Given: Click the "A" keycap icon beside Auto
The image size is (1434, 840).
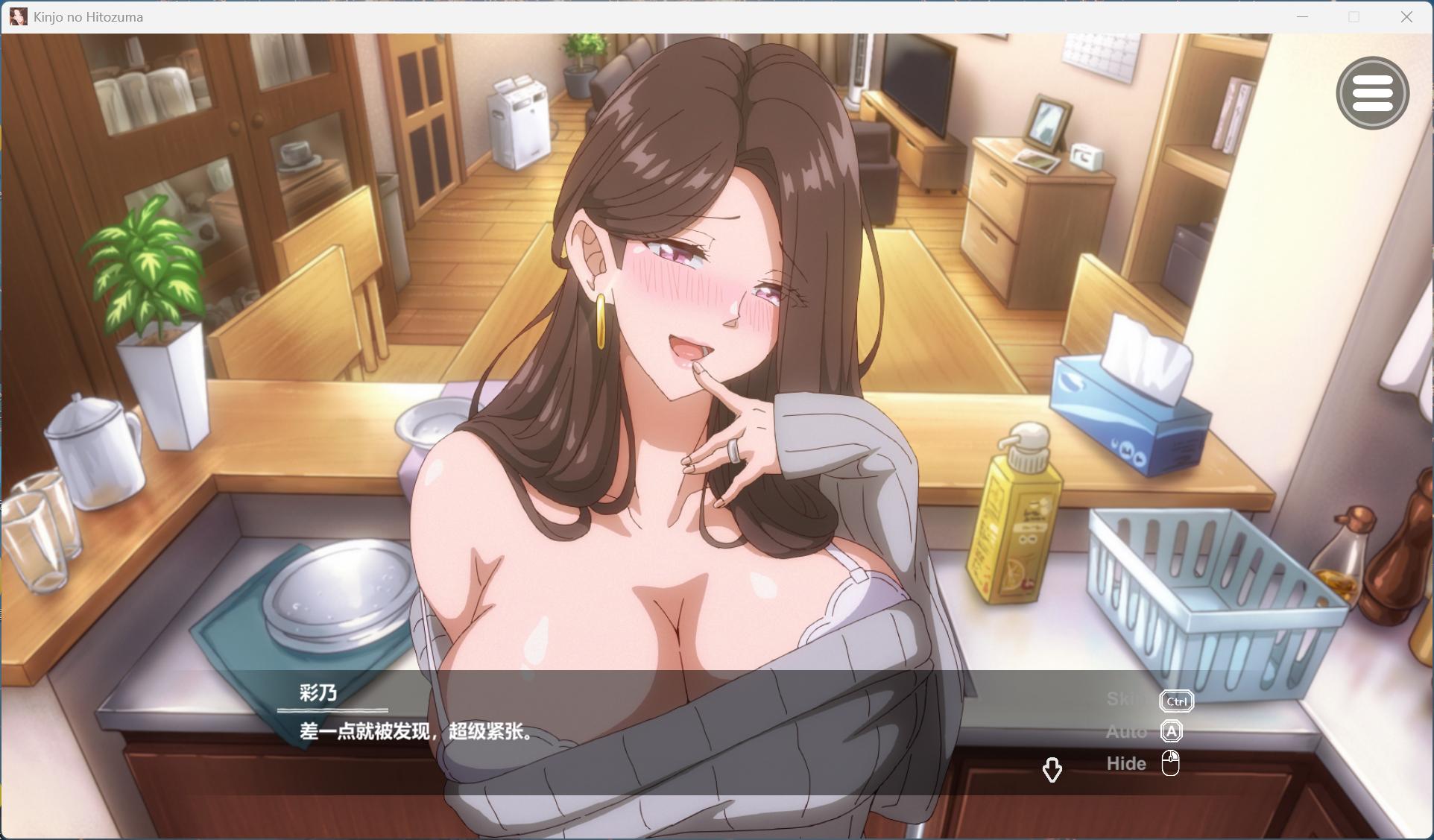Looking at the screenshot, I should point(1172,732).
